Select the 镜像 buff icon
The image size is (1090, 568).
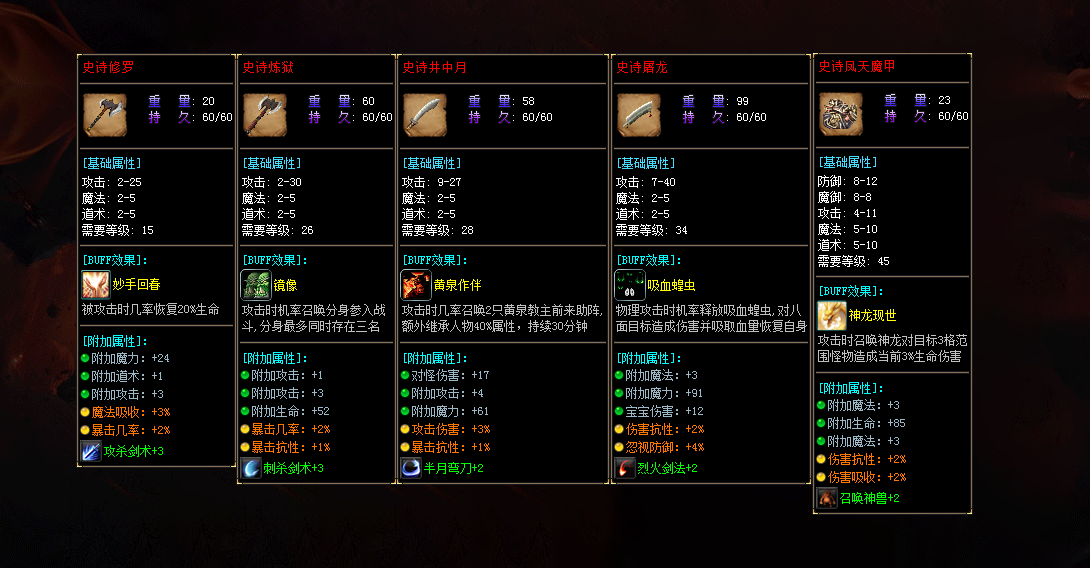[255, 285]
